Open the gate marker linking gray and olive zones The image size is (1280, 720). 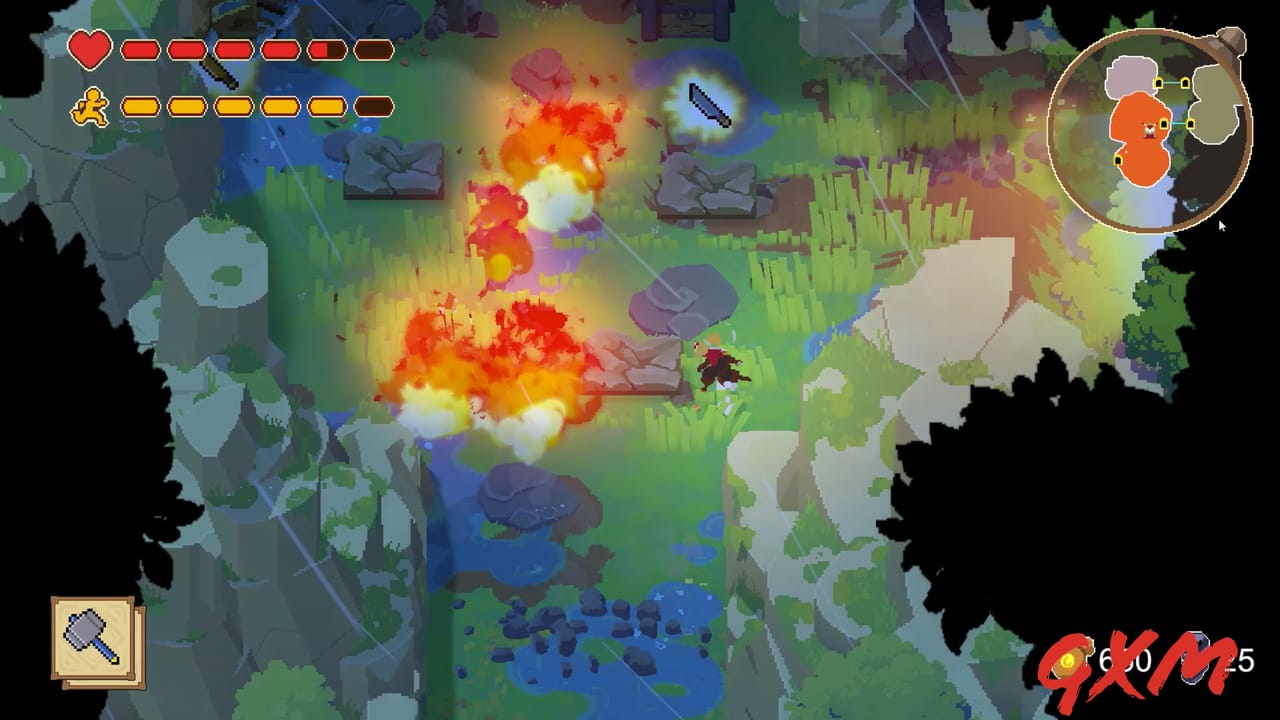[x=1170, y=82]
